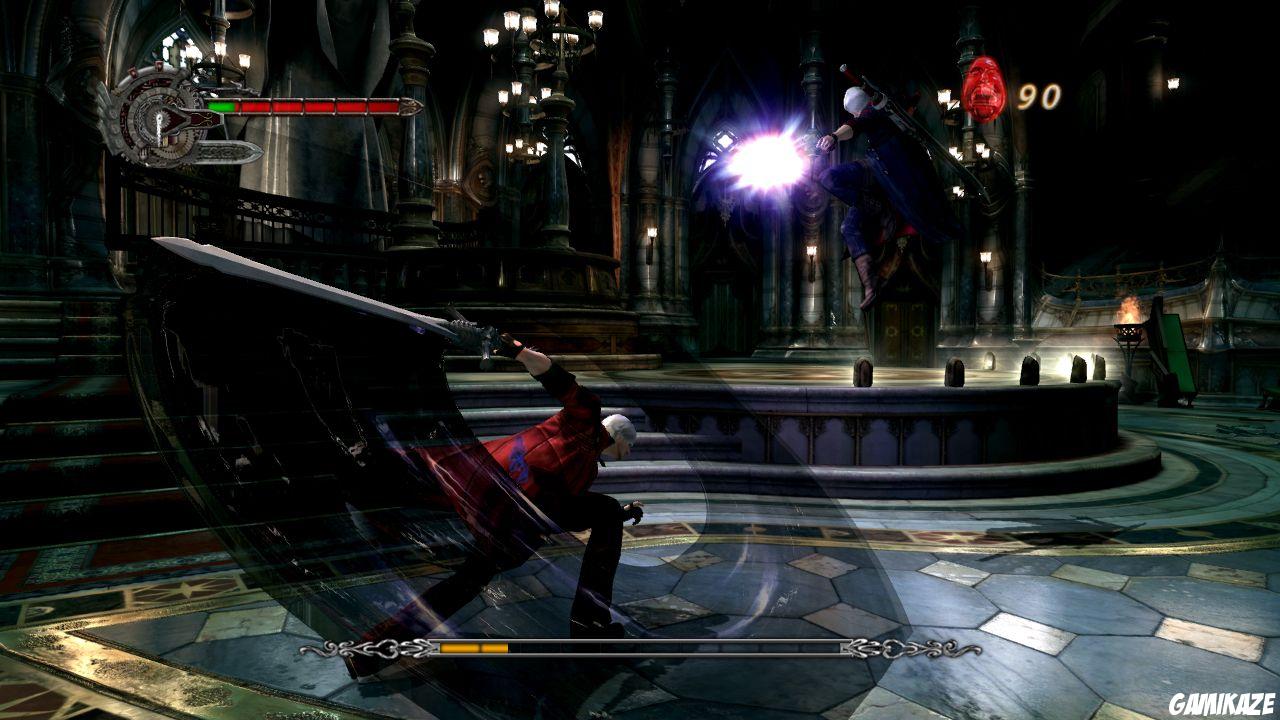Click the red orb count reading 90
1280x720 pixels.
click(1040, 96)
